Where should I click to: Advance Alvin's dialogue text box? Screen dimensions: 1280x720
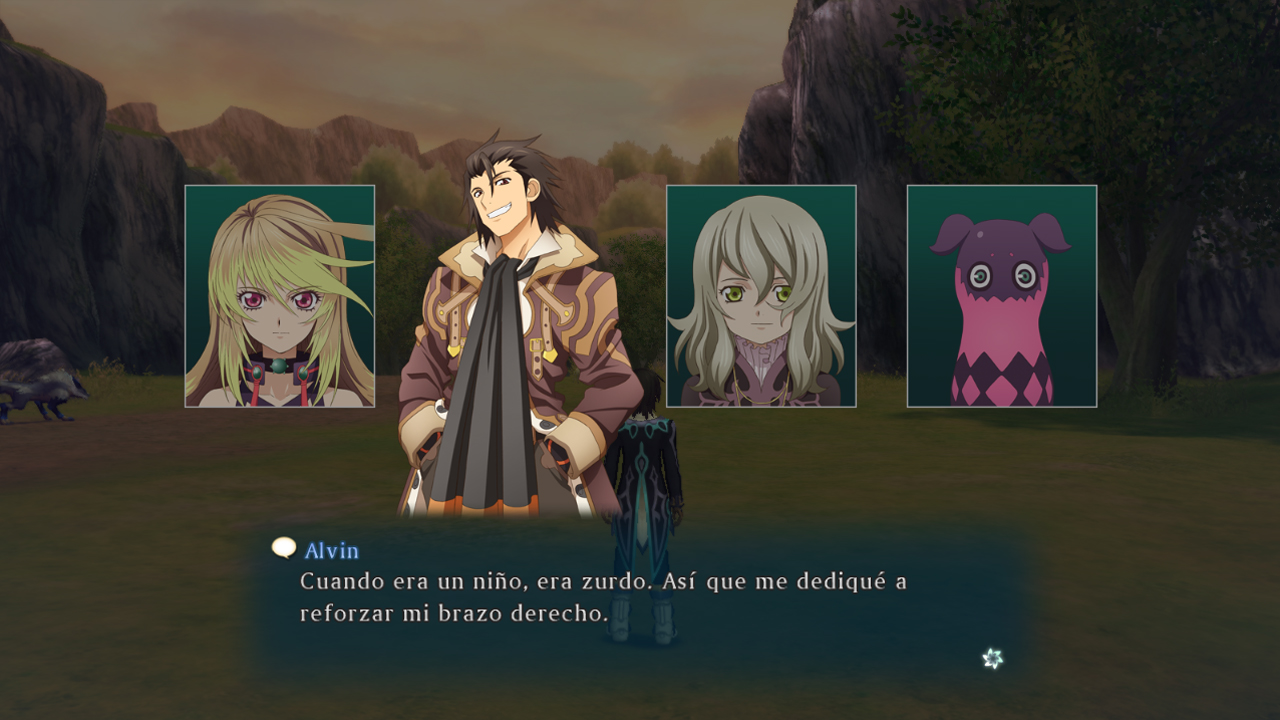(x=640, y=598)
